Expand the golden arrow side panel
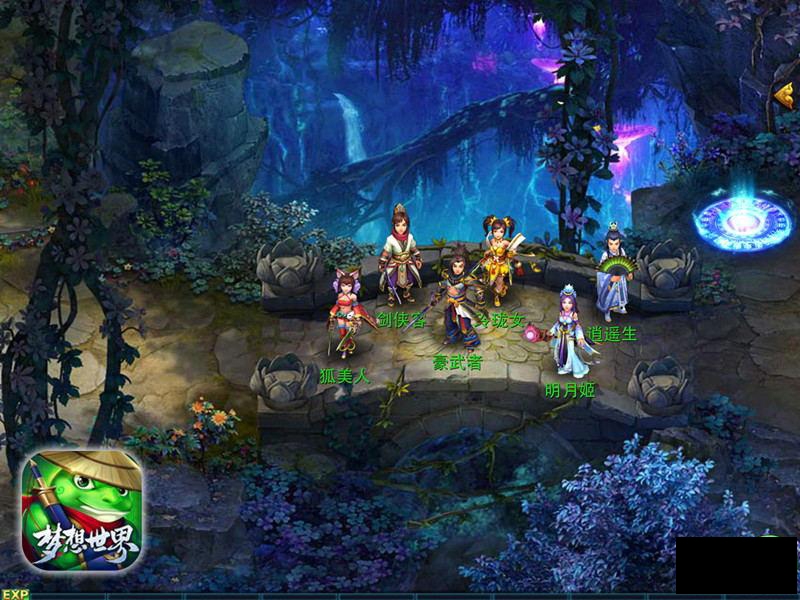 click(783, 94)
